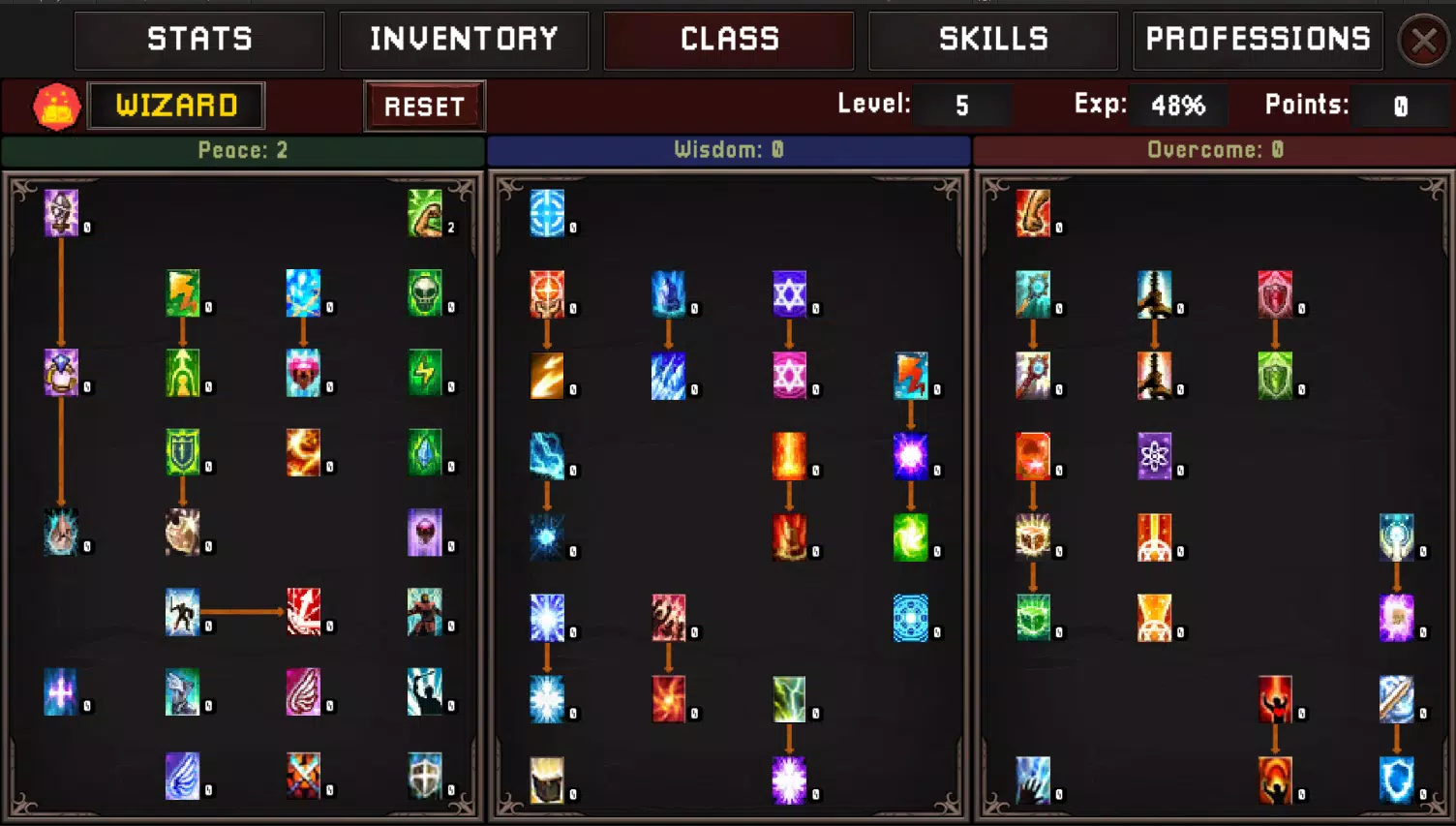Click the pink heart skill in the Peace tree

point(305,375)
